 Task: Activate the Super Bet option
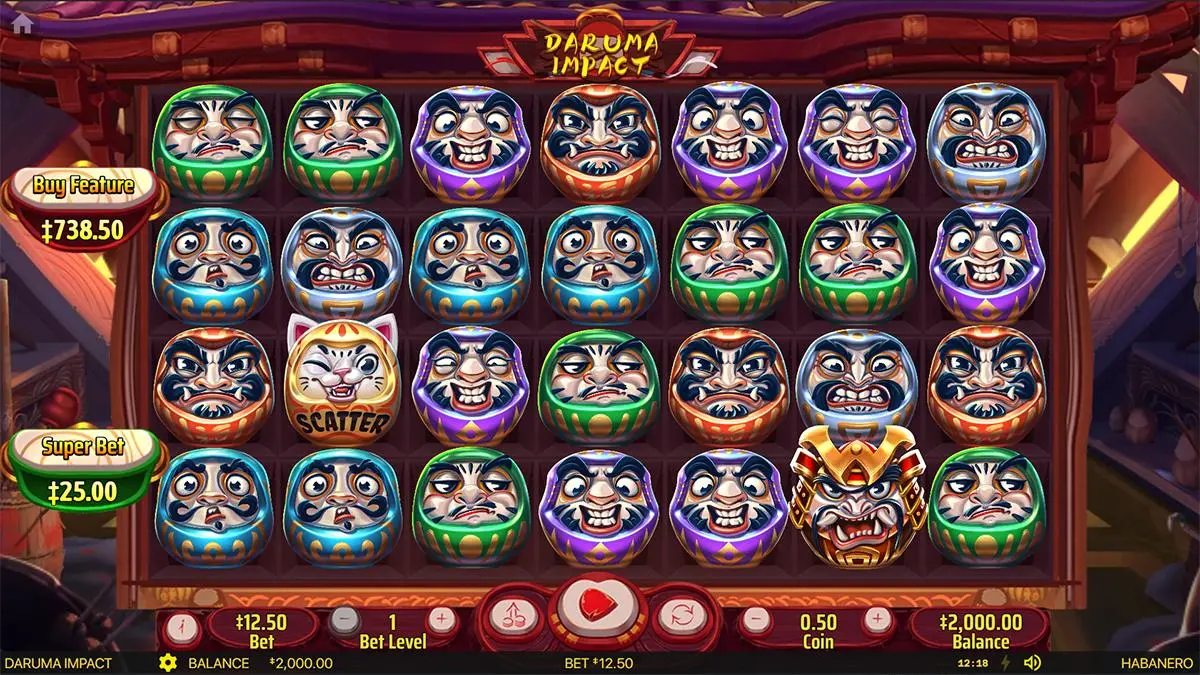(83, 472)
